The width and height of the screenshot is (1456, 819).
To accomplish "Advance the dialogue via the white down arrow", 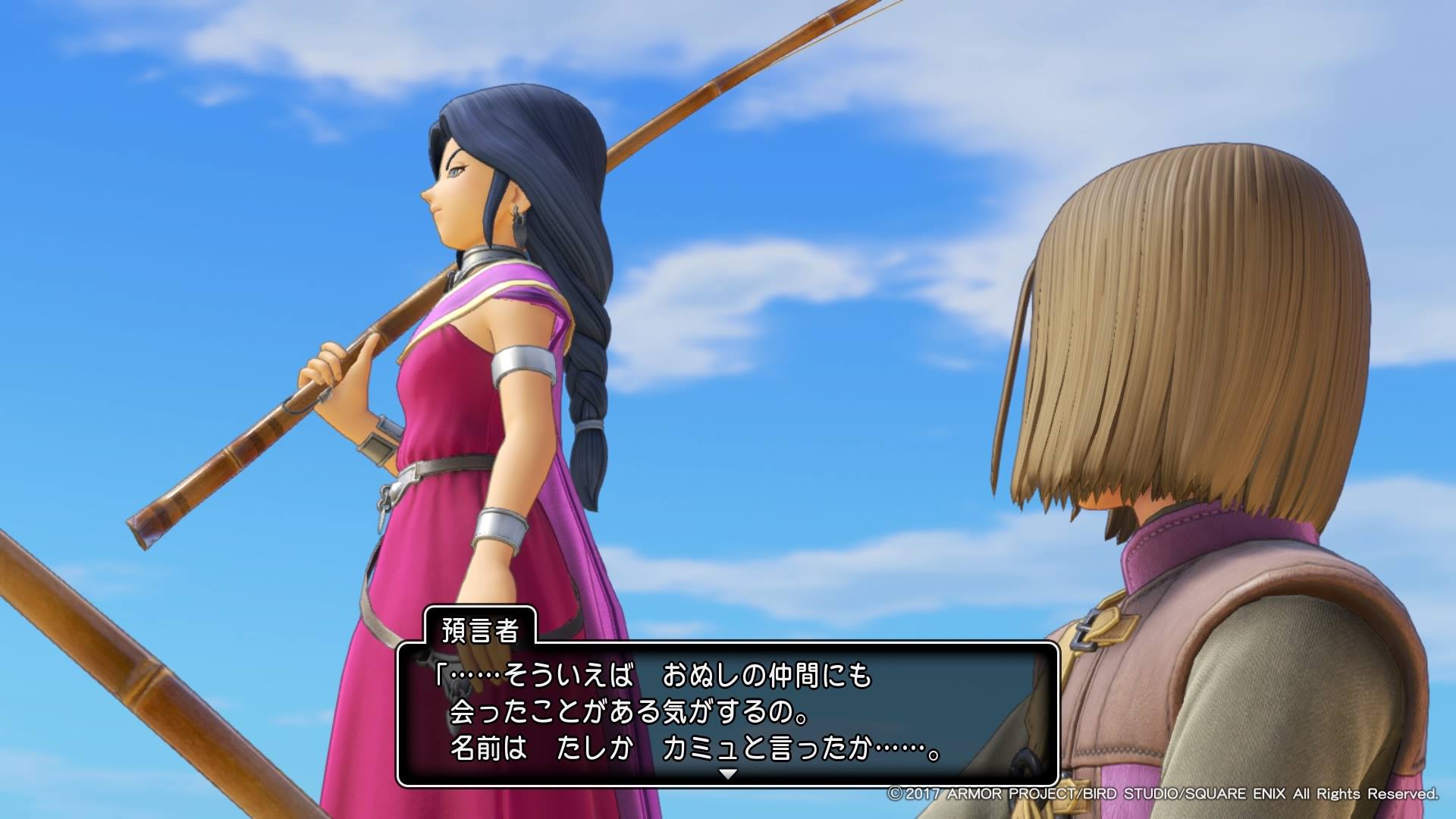I will coord(728,774).
